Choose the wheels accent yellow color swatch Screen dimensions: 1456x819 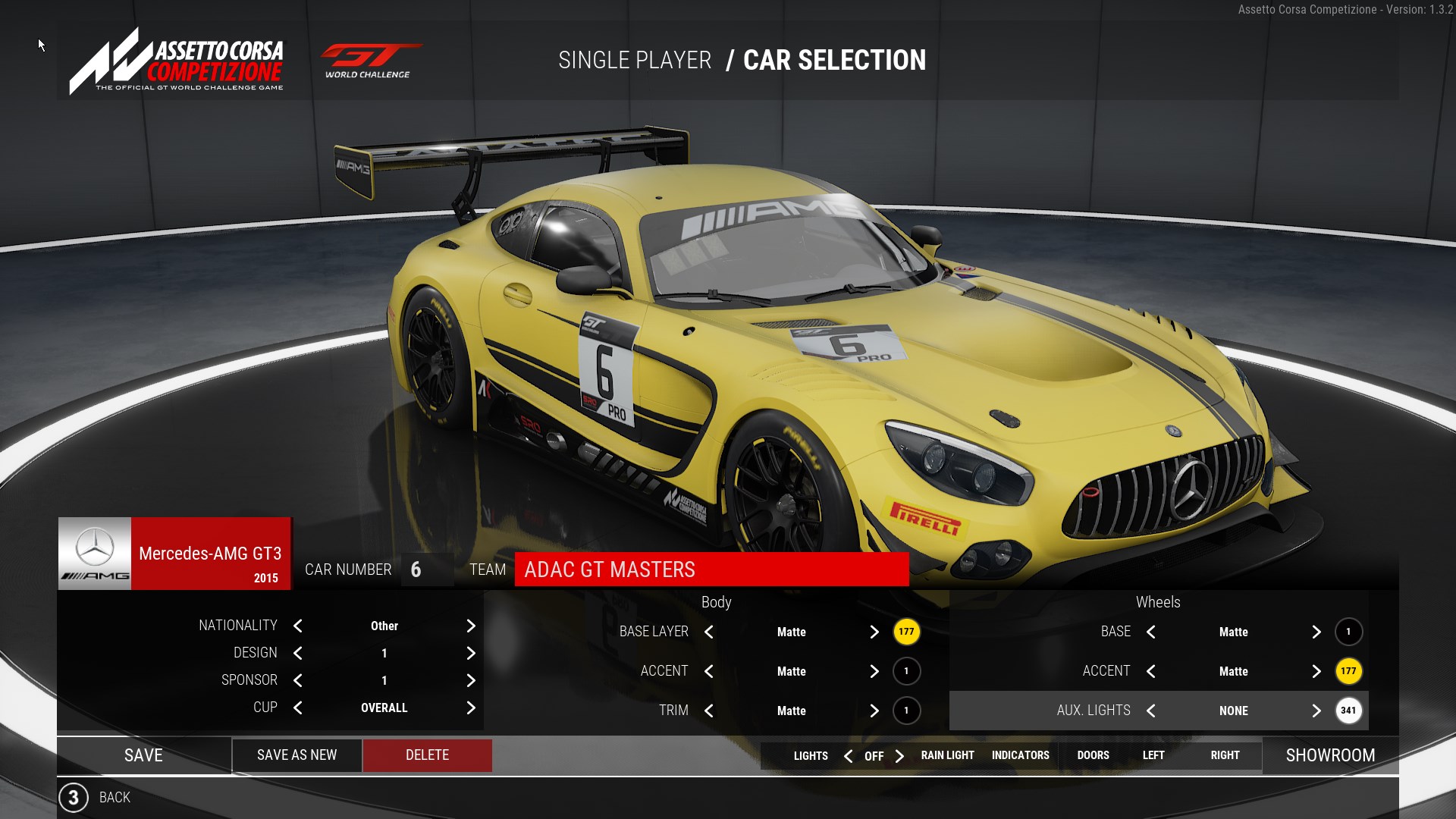(x=1348, y=671)
